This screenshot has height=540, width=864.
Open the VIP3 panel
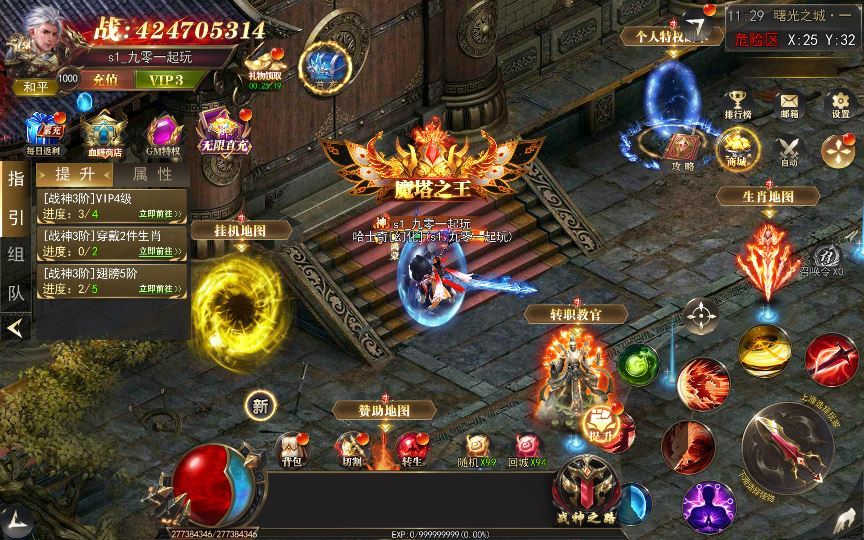[166, 79]
